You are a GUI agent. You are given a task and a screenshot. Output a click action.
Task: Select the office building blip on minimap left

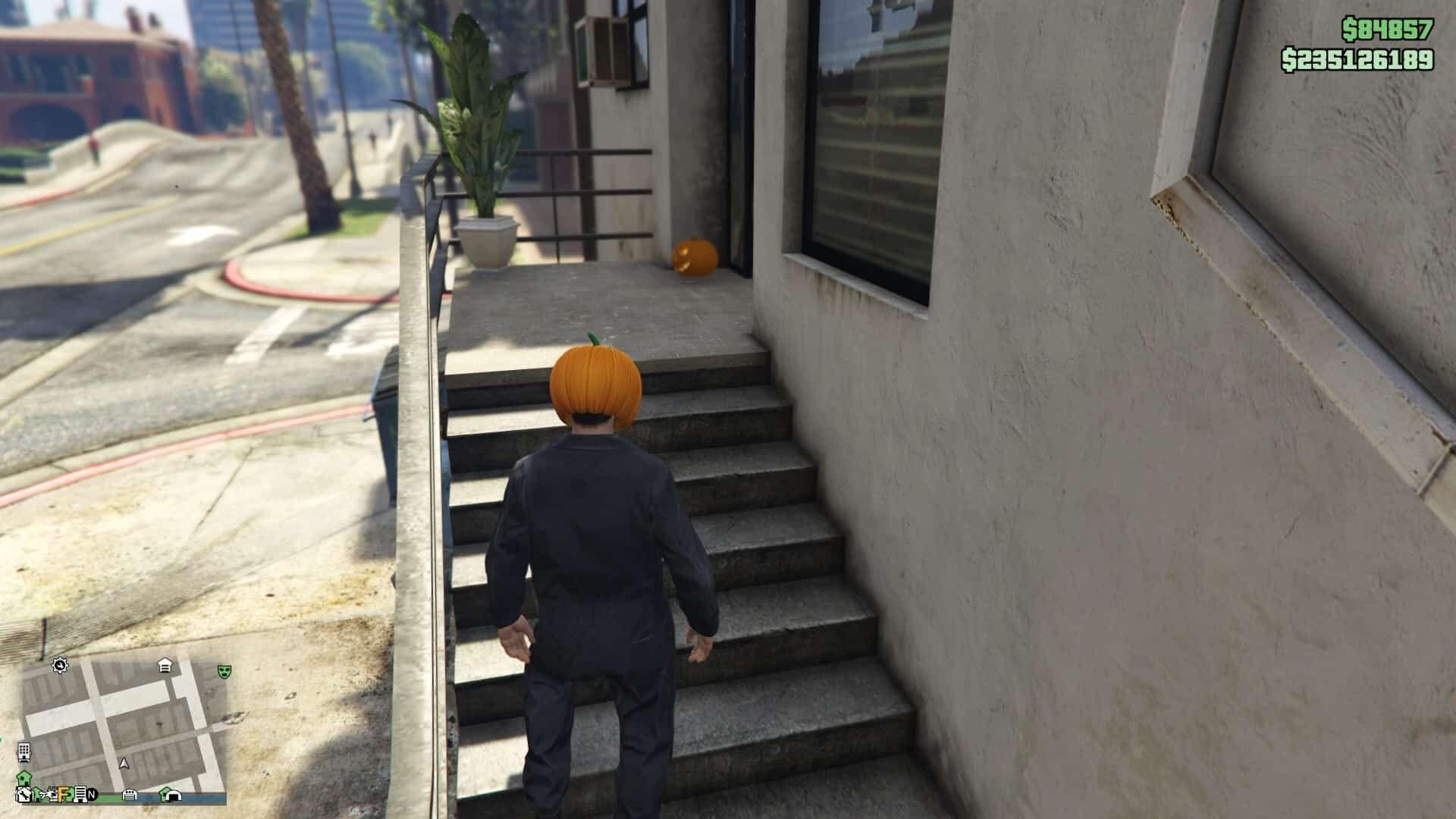(x=24, y=752)
